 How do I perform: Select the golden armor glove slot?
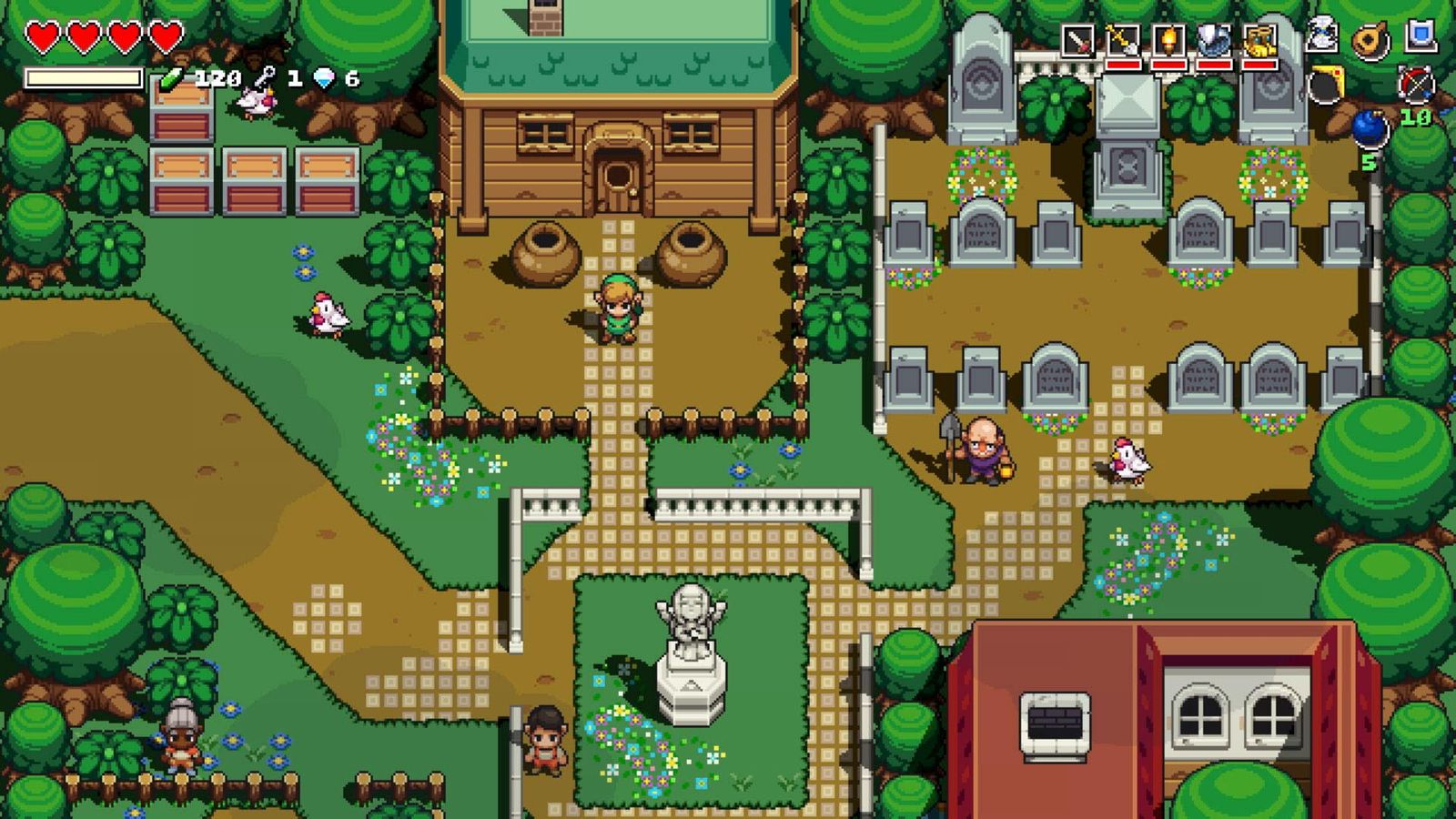(x=1259, y=42)
